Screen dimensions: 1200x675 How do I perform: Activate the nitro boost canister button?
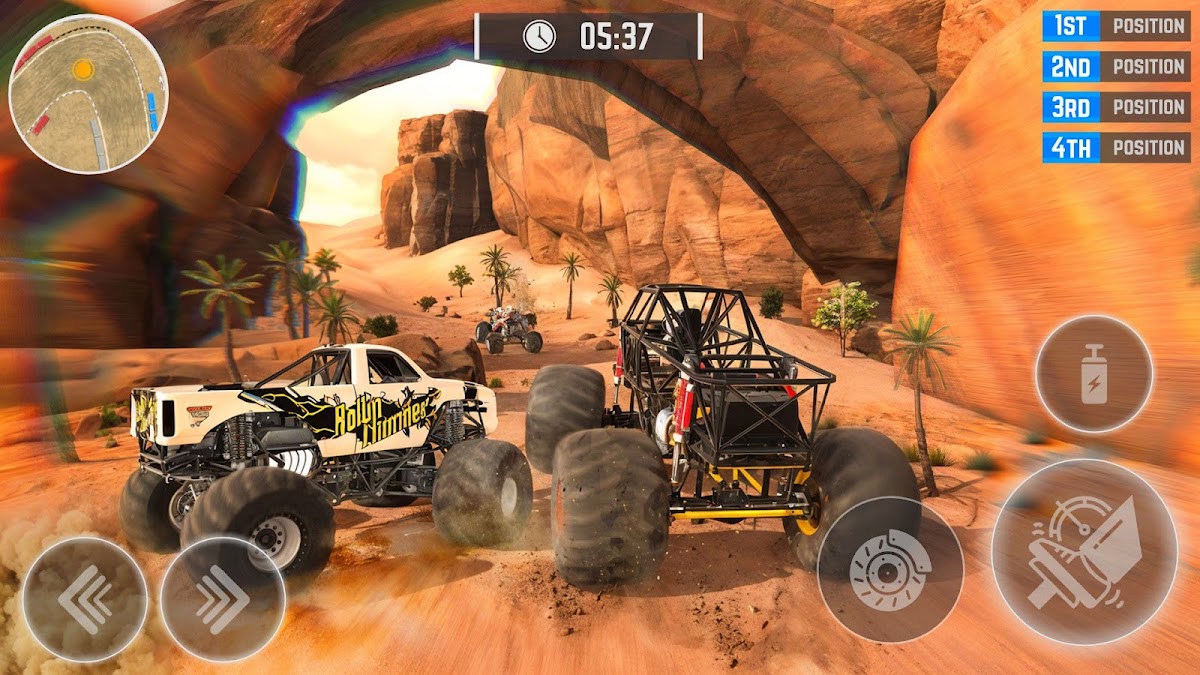coord(1094,374)
